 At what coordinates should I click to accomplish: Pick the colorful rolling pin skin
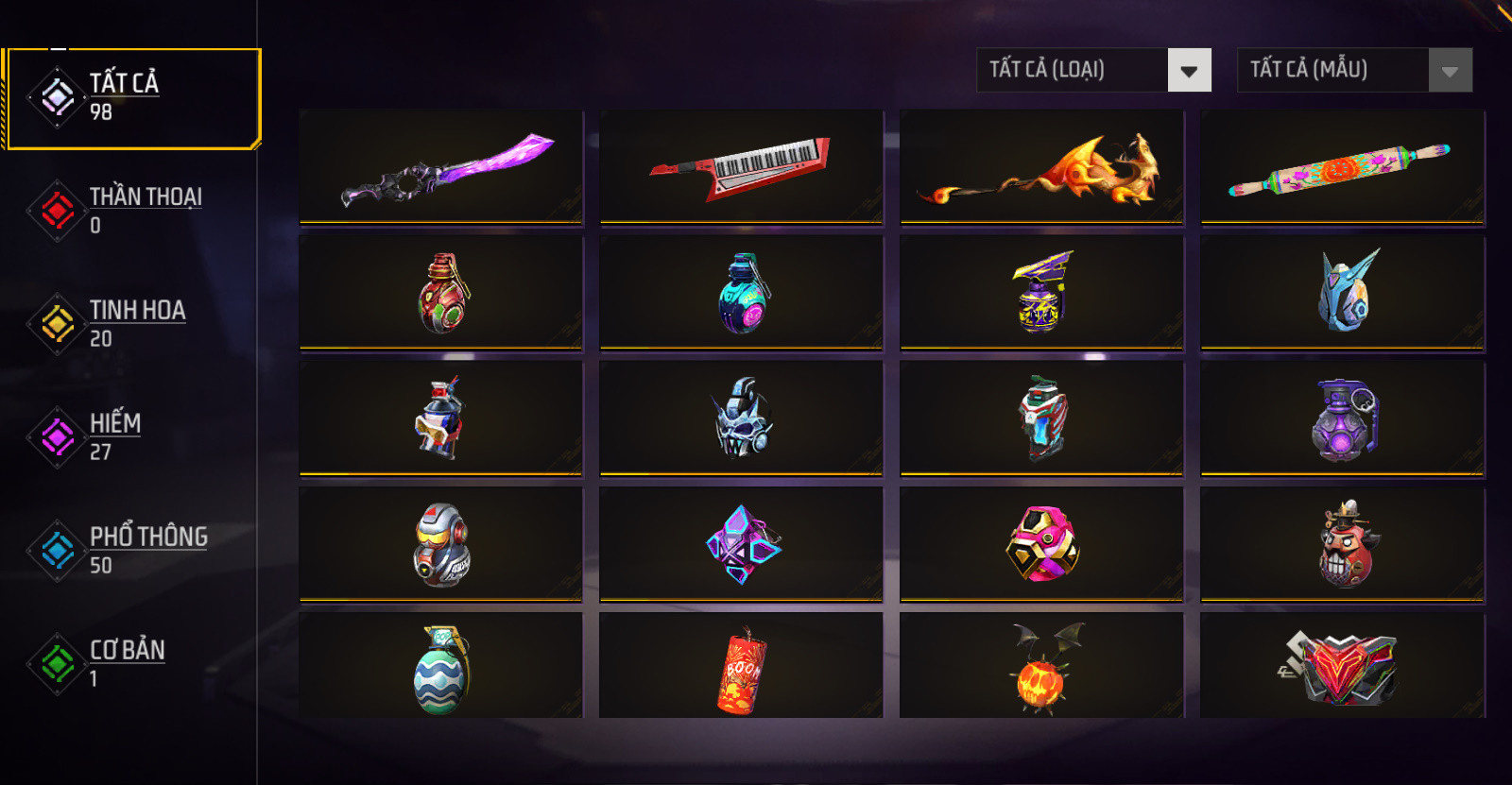tap(1343, 167)
